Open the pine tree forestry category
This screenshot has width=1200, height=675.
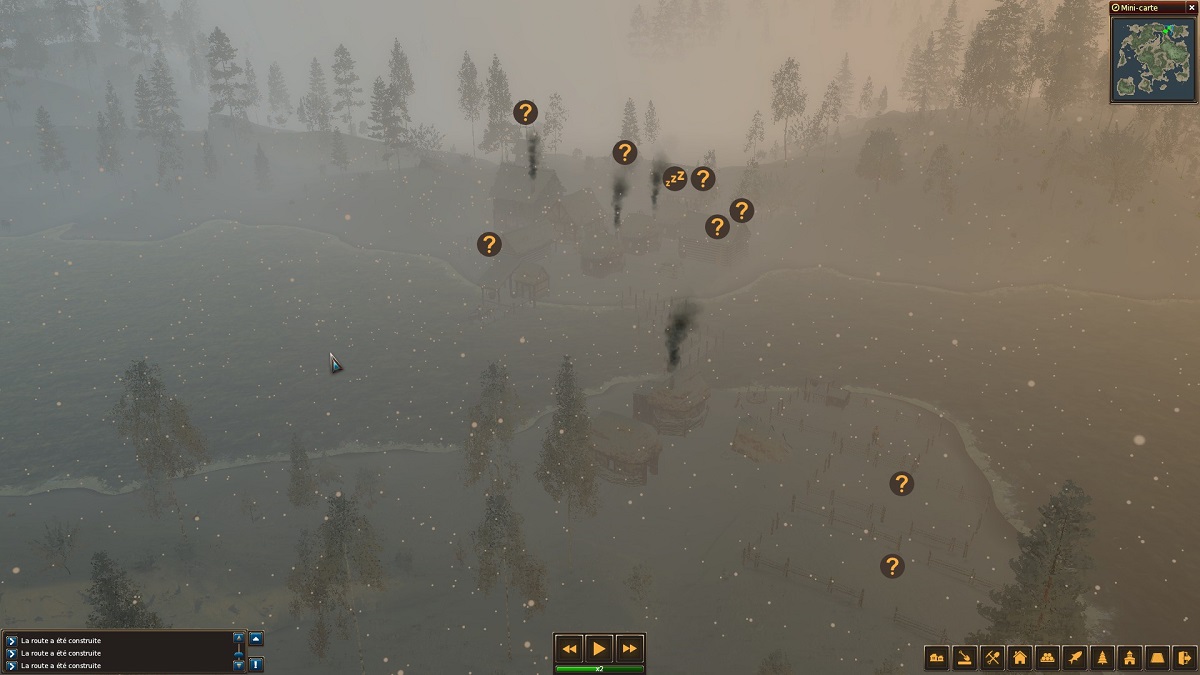coord(1103,657)
